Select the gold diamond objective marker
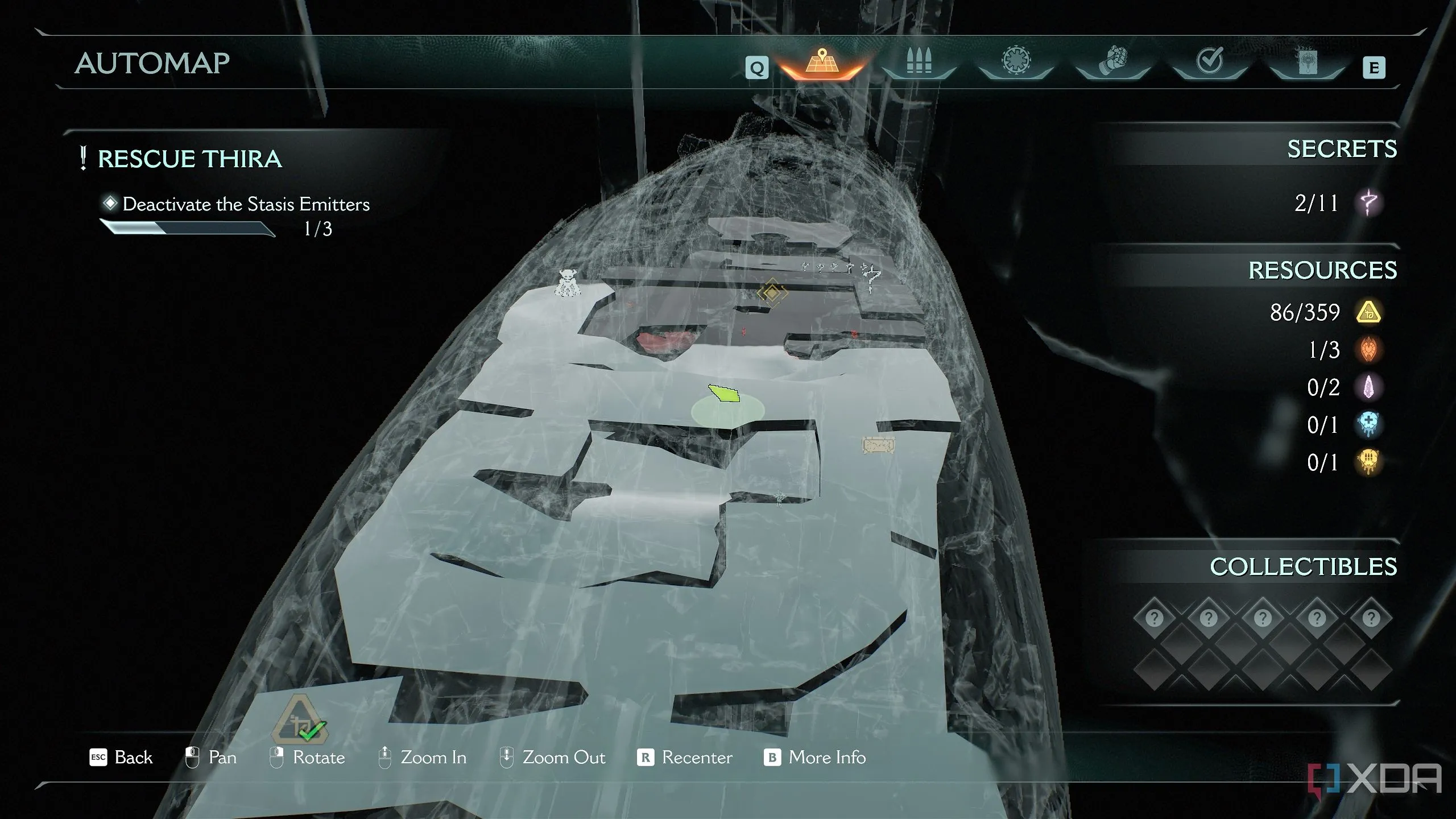The image size is (1456, 819). pyautogui.click(x=772, y=293)
